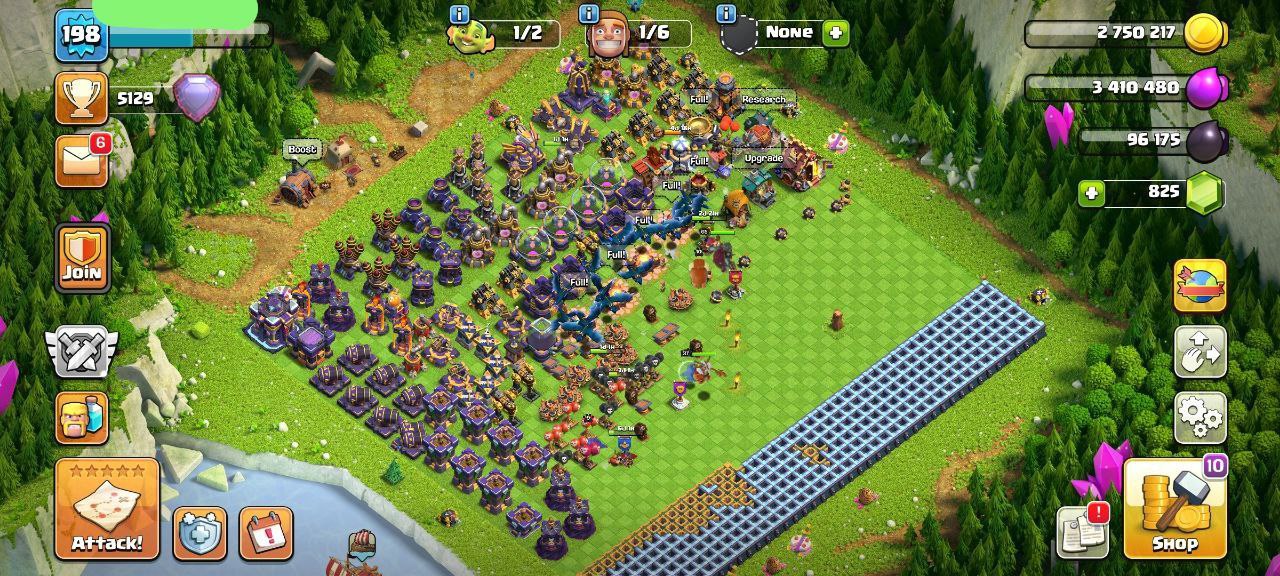Click the plus button beside None
Image resolution: width=1280 pixels, height=576 pixels.
pyautogui.click(x=835, y=33)
